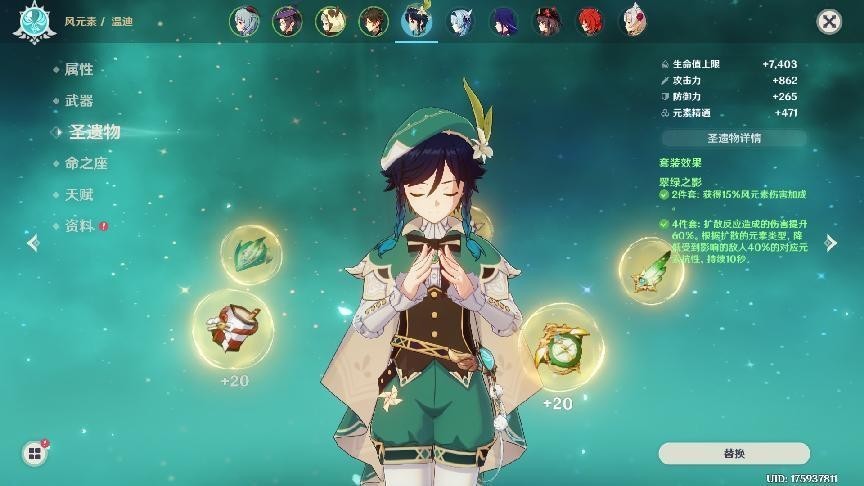Open the 命之座 constellation section
This screenshot has height=486, width=864.
click(x=86, y=163)
